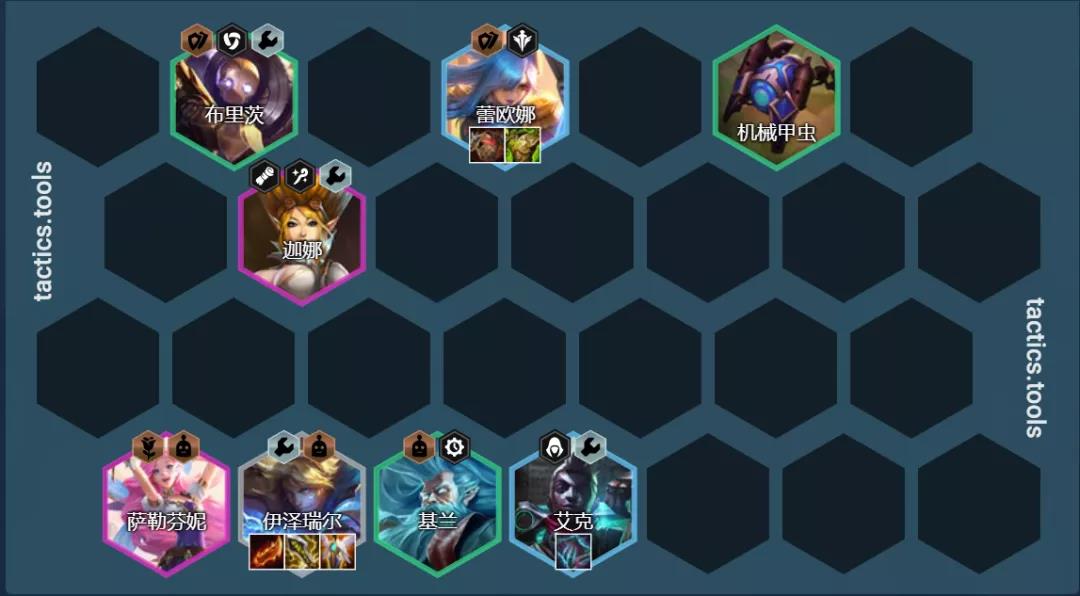The height and width of the screenshot is (596, 1080).
Task: Open the flower trait icon above 萨勒芬妮
Action: (148, 446)
